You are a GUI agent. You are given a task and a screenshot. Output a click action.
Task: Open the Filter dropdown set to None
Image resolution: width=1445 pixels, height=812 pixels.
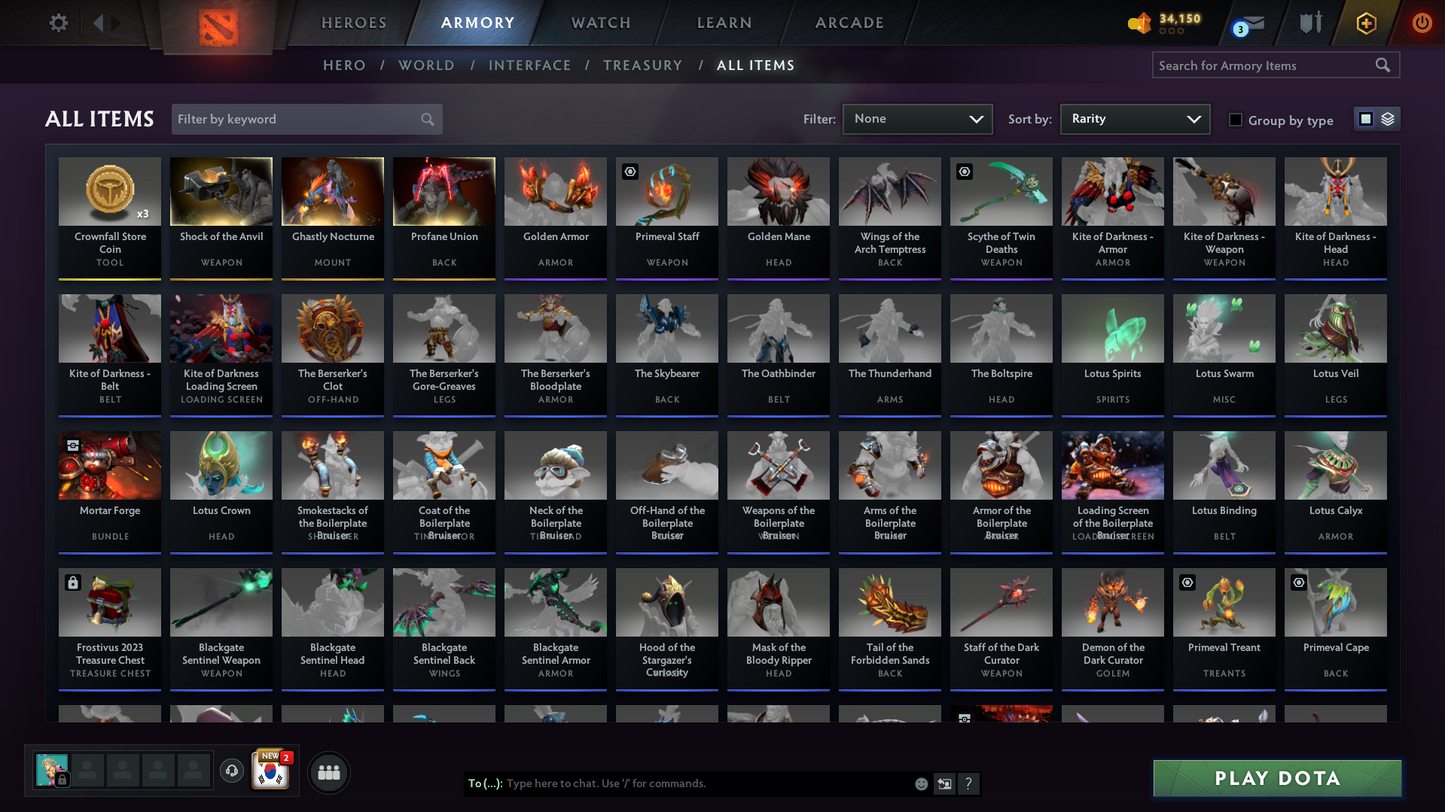916,118
